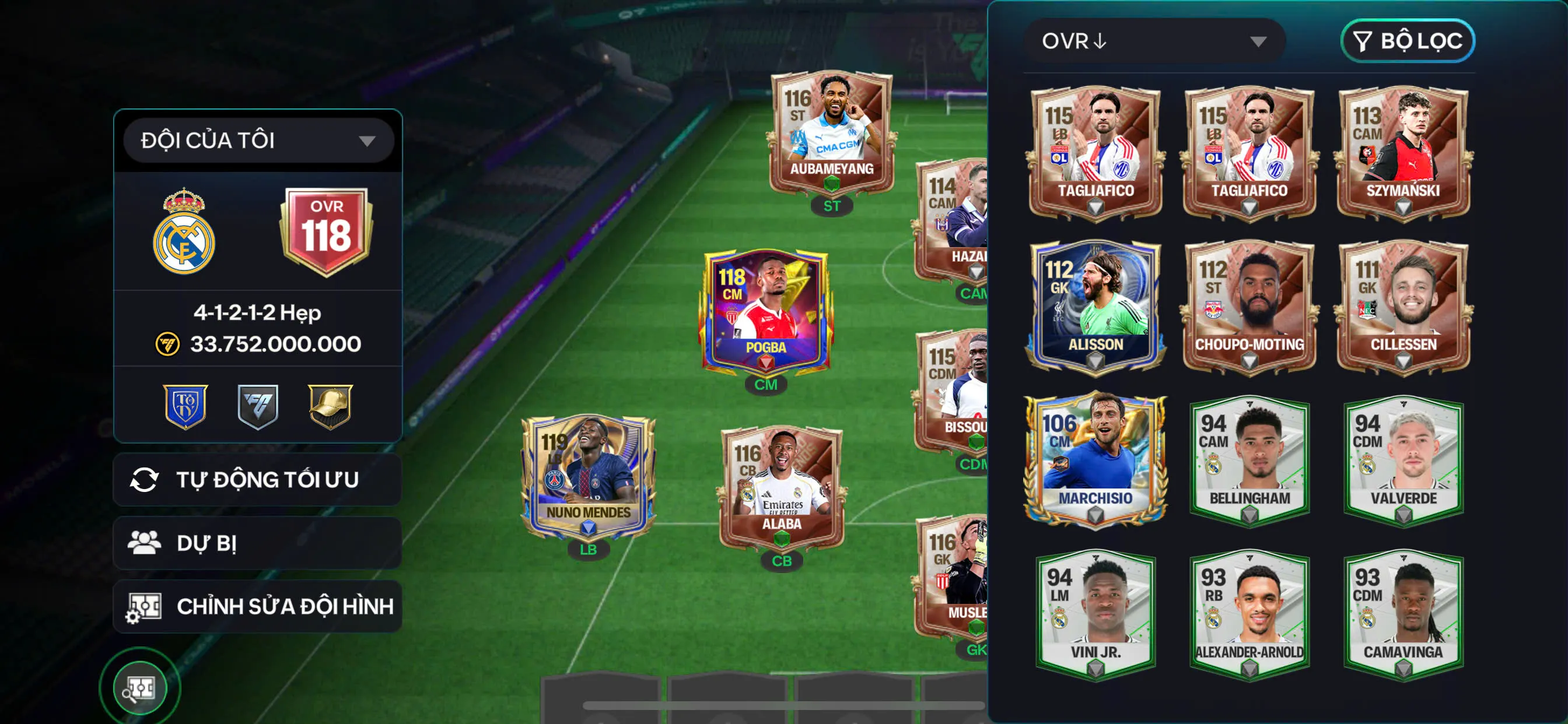Image resolution: width=1568 pixels, height=724 pixels.
Task: Open the DỰ BỊ substitutes list
Action: coord(257,543)
